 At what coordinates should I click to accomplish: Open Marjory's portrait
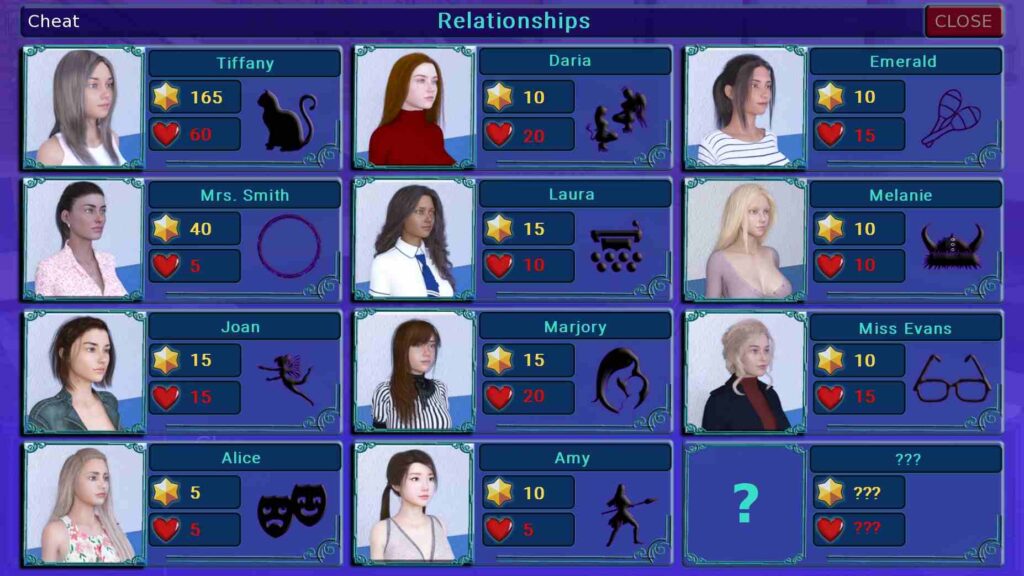point(414,371)
